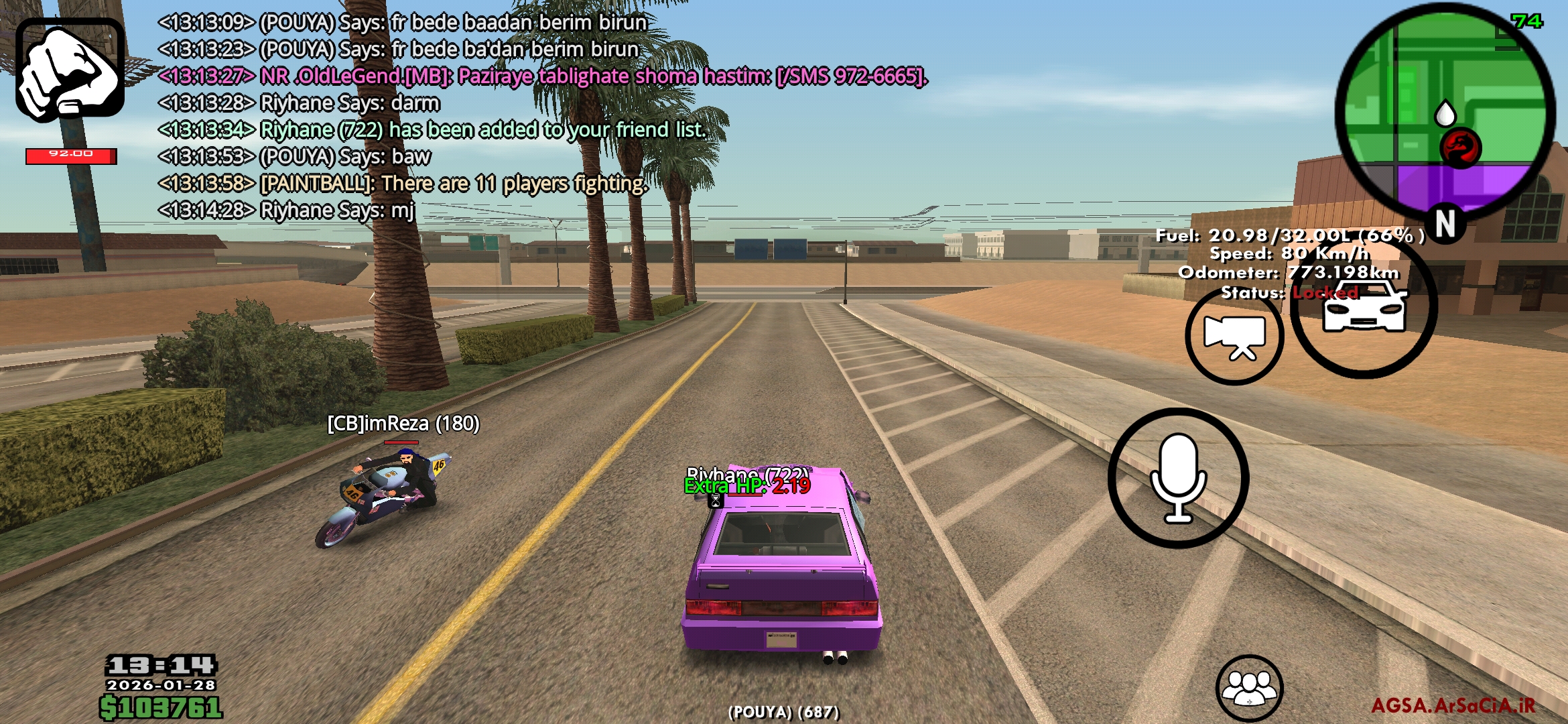The width and height of the screenshot is (1568, 724).
Task: Open the players list group icon
Action: [x=1249, y=688]
